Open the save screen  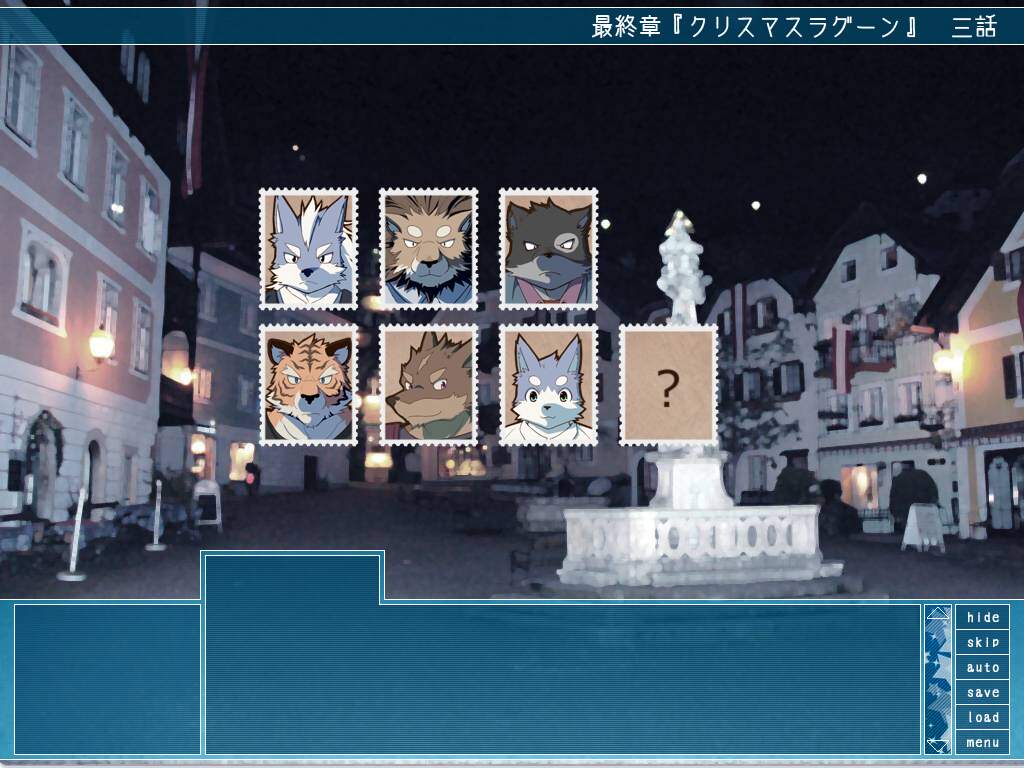tap(982, 692)
